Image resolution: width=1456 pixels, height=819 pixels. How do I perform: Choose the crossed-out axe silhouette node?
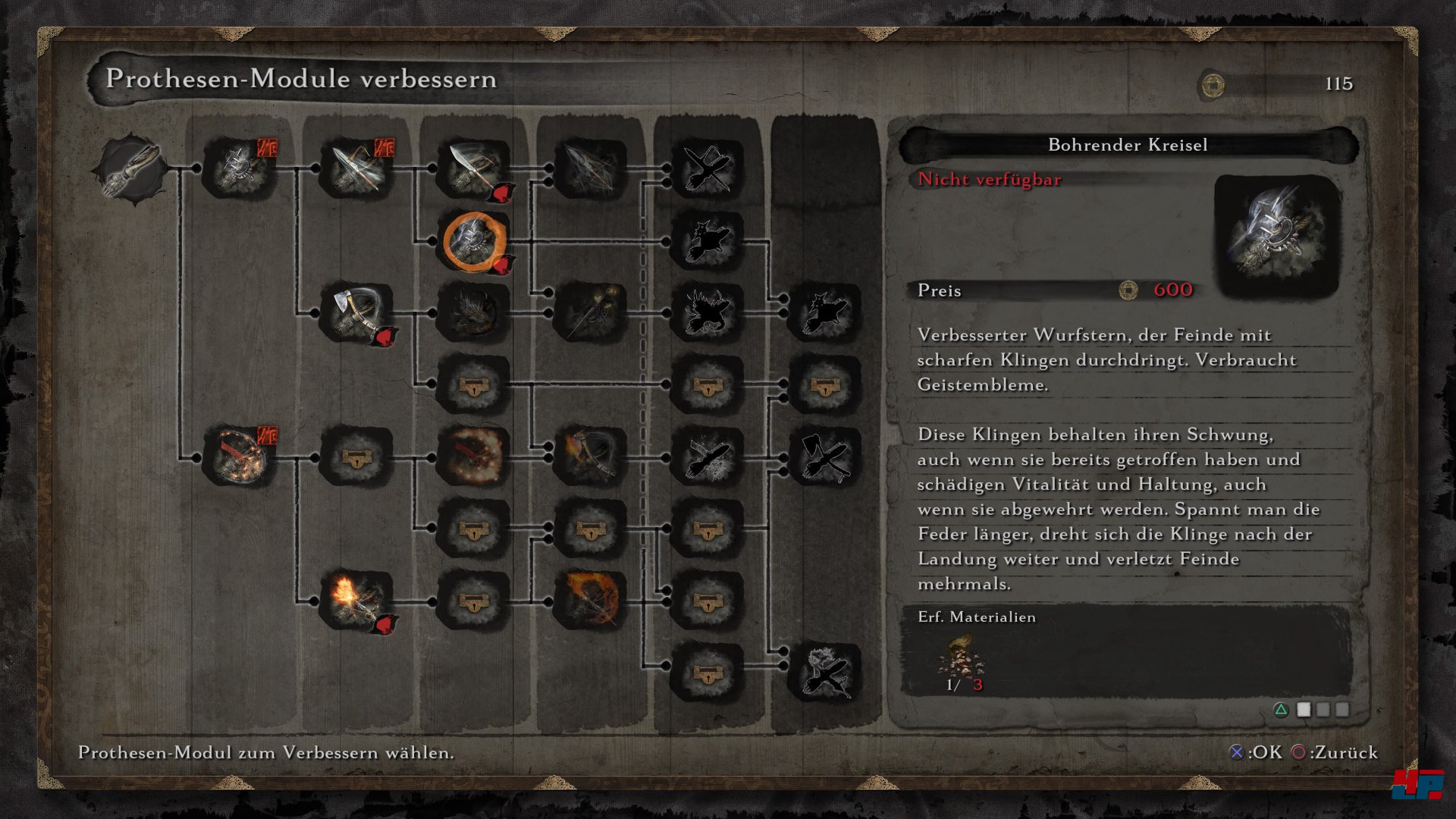pos(825,457)
